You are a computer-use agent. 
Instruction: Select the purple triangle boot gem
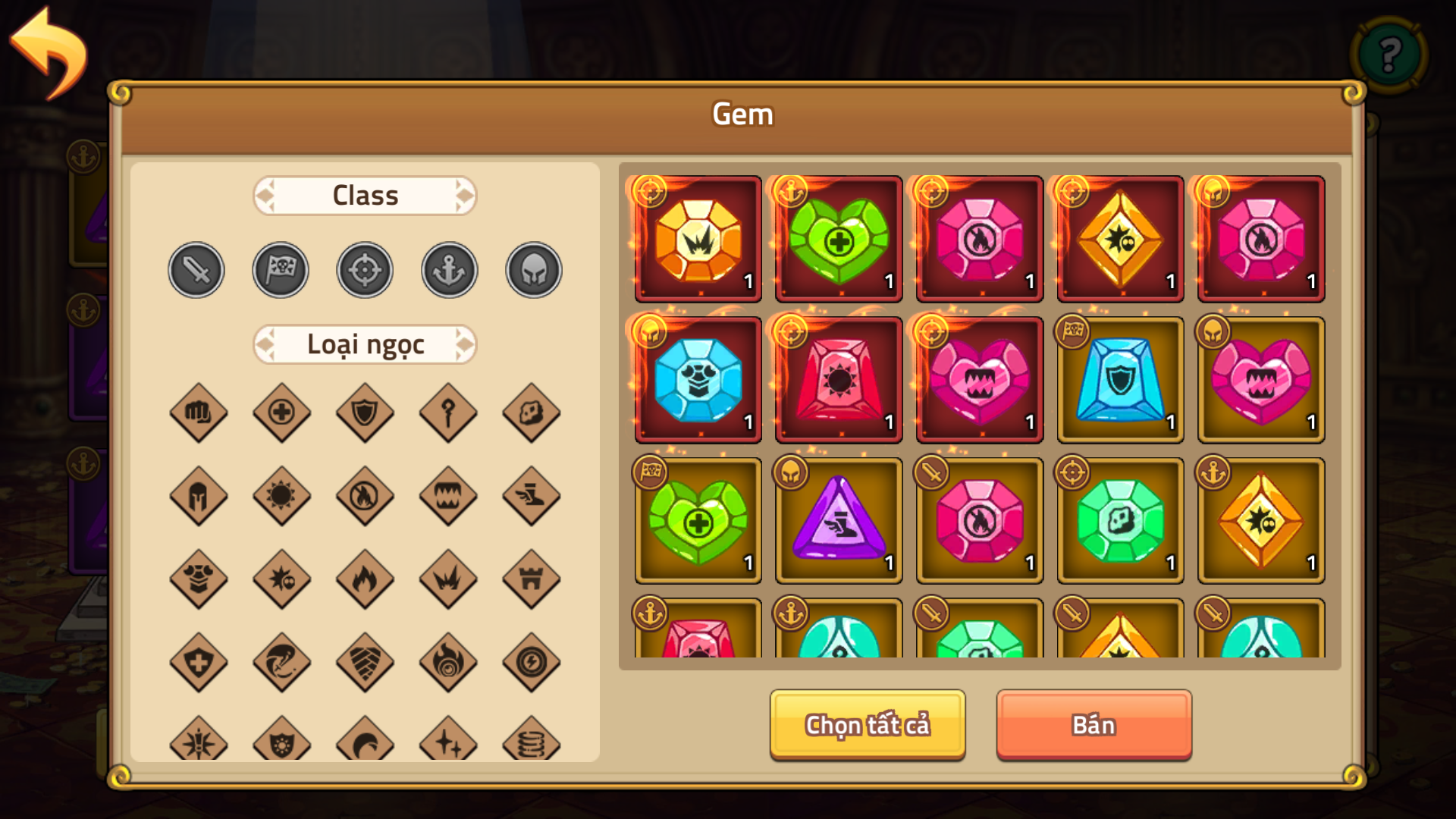839,521
